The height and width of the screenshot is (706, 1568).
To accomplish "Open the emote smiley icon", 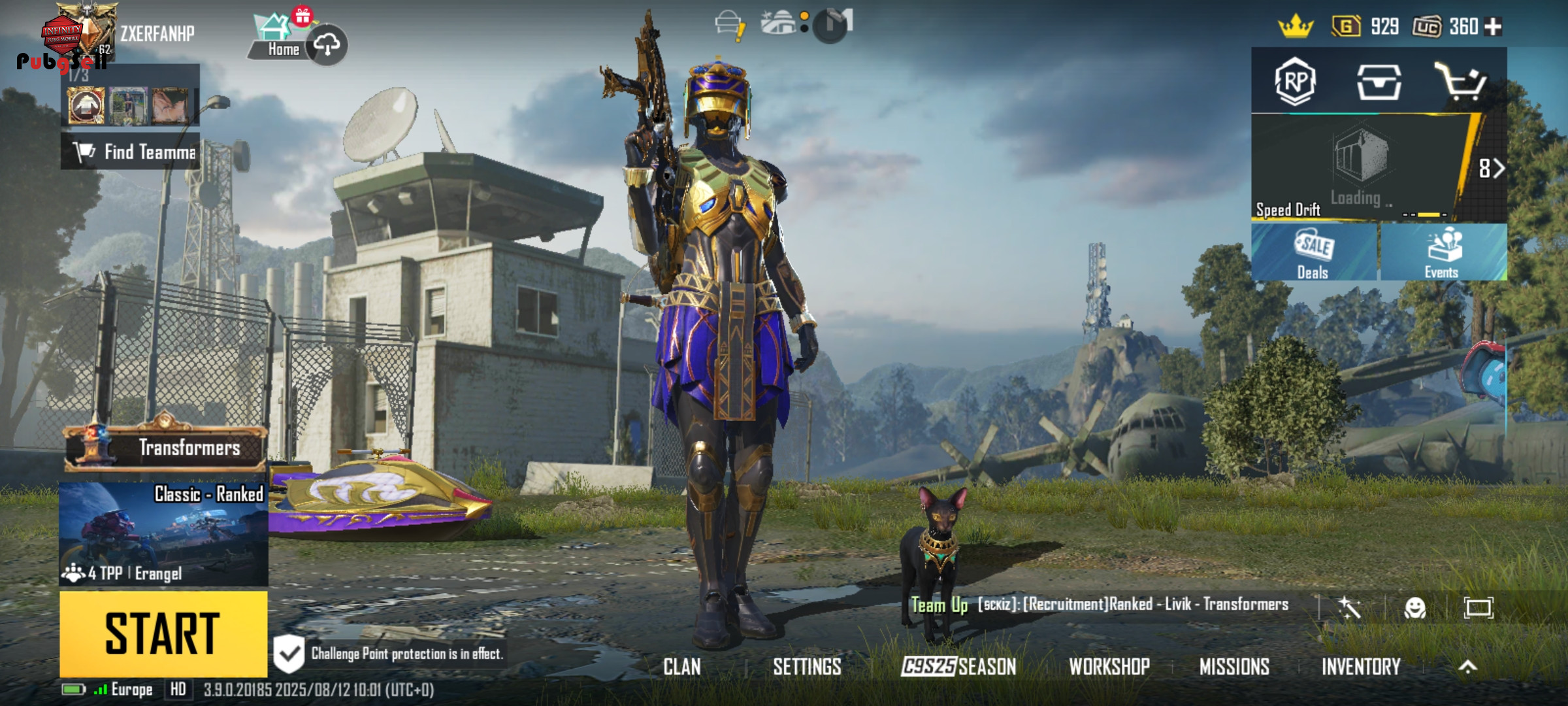I will pos(1414,608).
